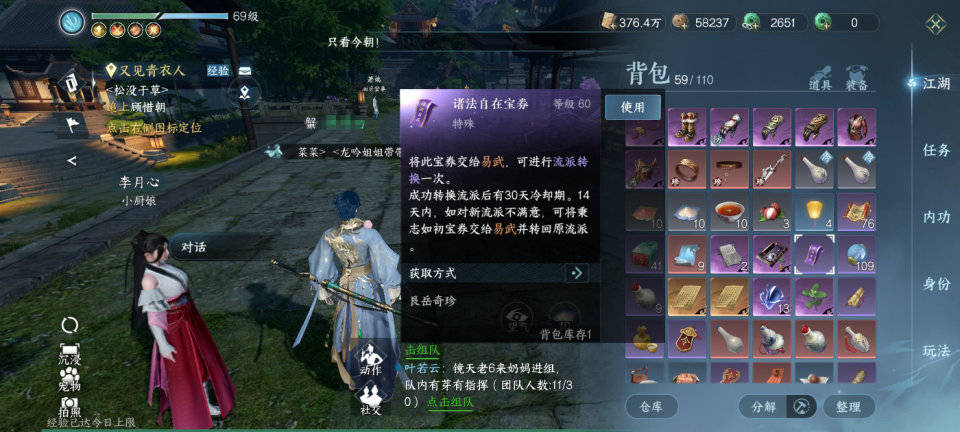960x432 pixels.
Task: Open the 身份 identity menu
Action: tap(936, 284)
